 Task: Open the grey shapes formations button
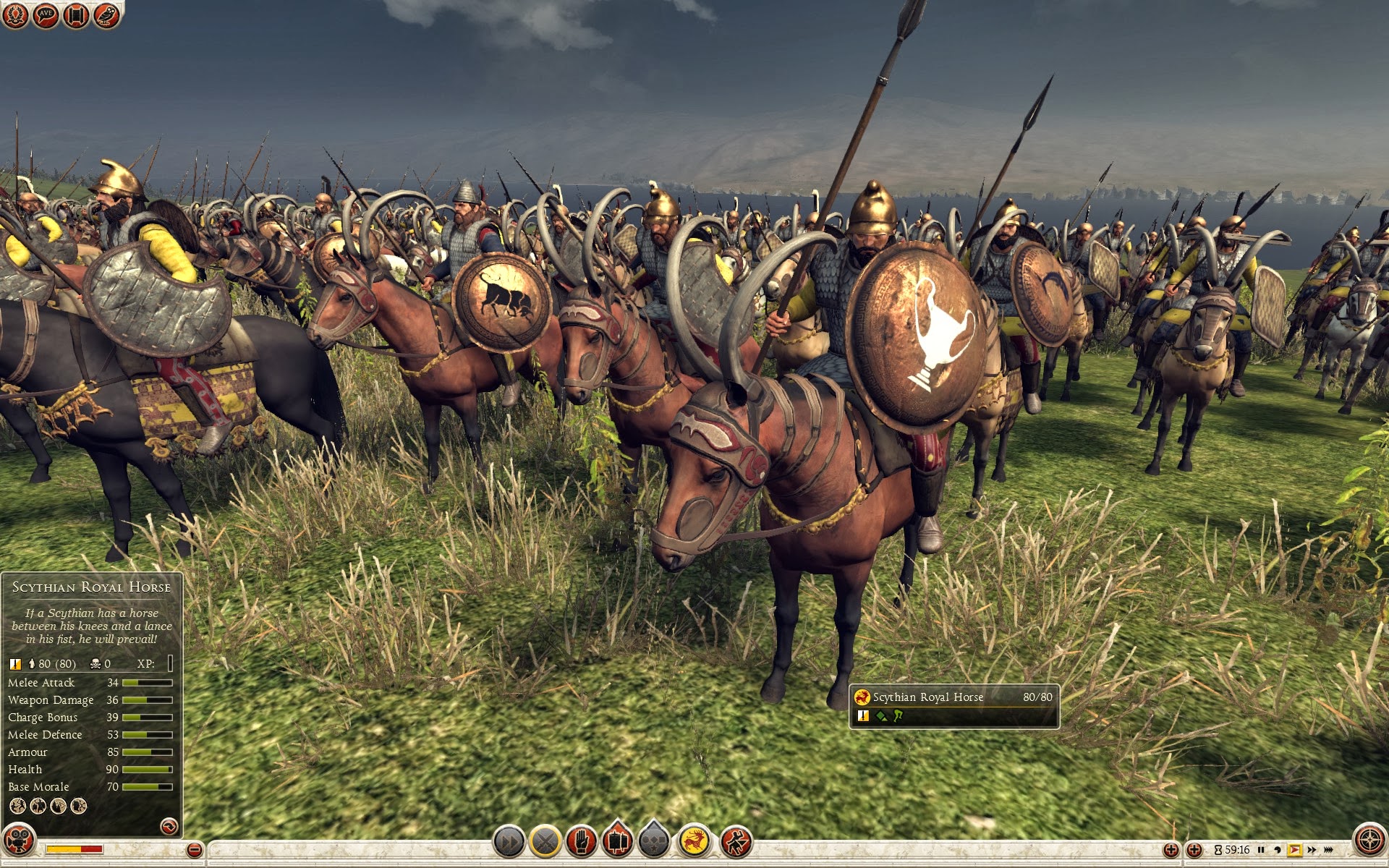[655, 842]
